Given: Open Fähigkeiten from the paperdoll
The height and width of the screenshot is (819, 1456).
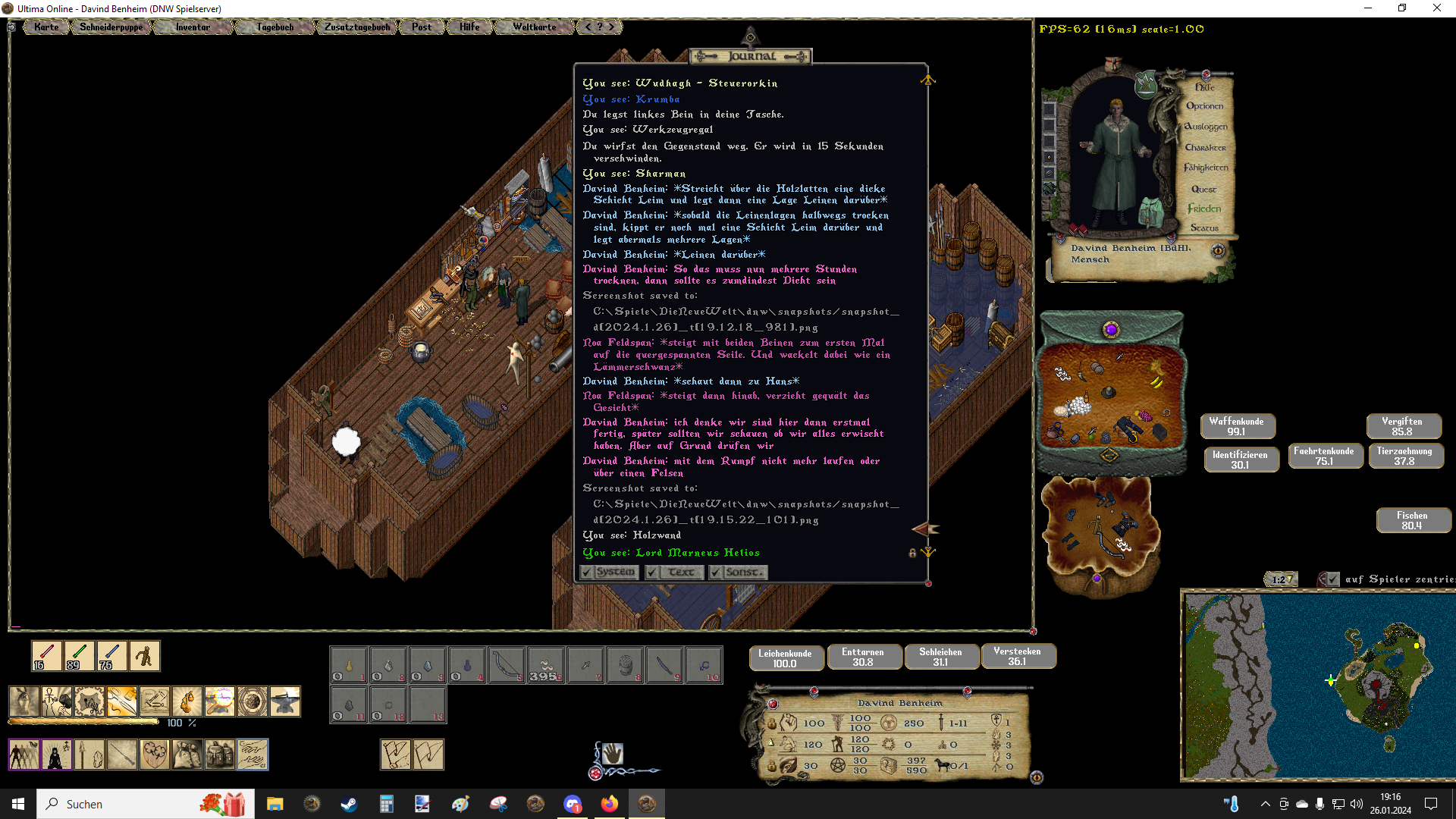Looking at the screenshot, I should click(1206, 168).
